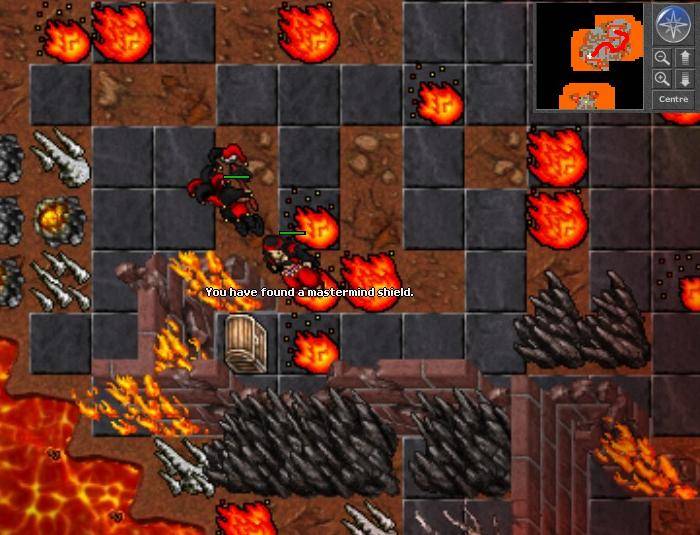The width and height of the screenshot is (700, 535).
Task: Zoom in the minimap
Action: 662,79
